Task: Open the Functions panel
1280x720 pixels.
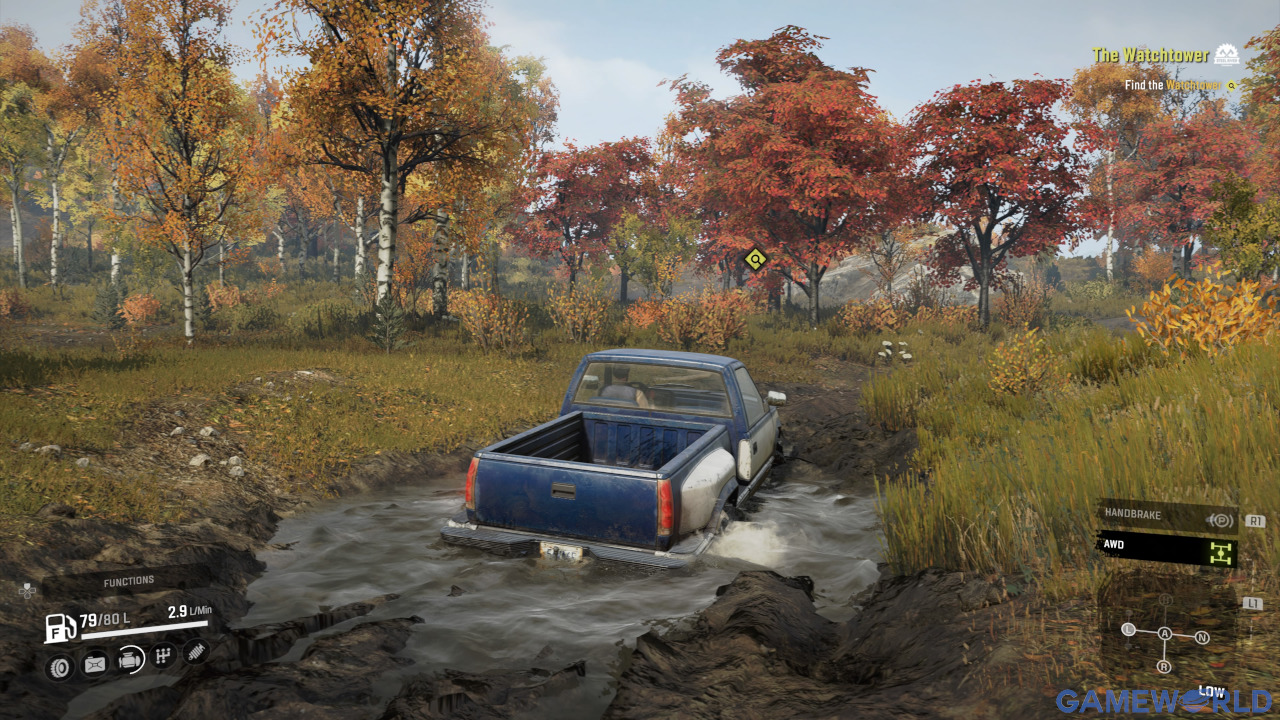Action: (x=128, y=581)
